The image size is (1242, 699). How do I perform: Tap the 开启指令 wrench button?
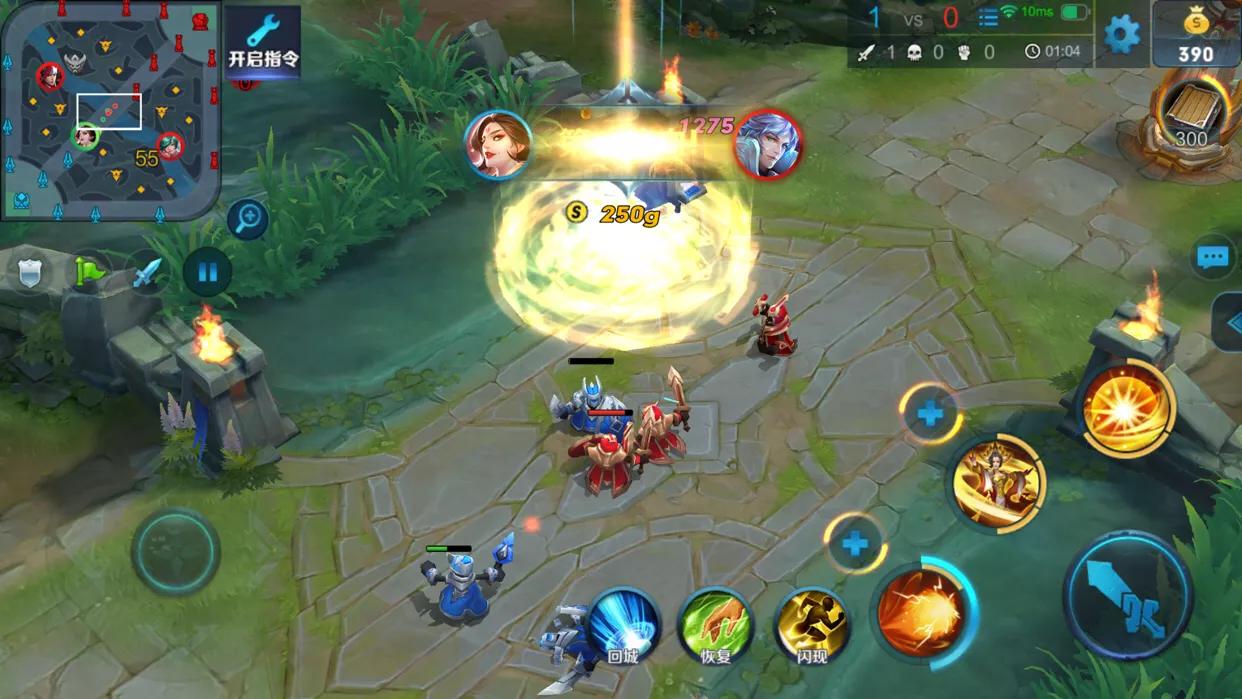(x=263, y=41)
